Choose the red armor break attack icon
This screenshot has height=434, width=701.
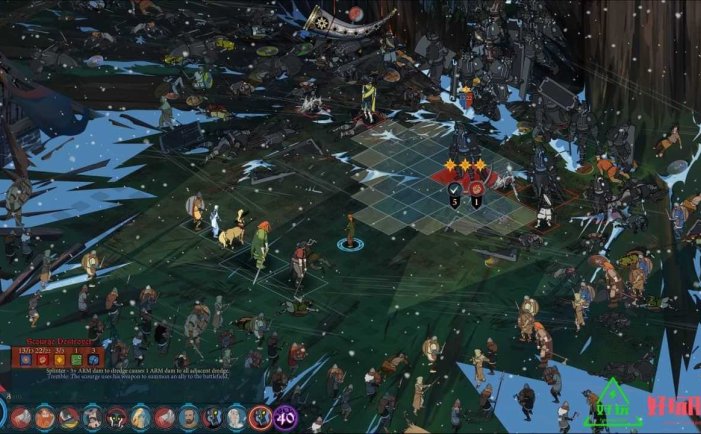point(477,187)
